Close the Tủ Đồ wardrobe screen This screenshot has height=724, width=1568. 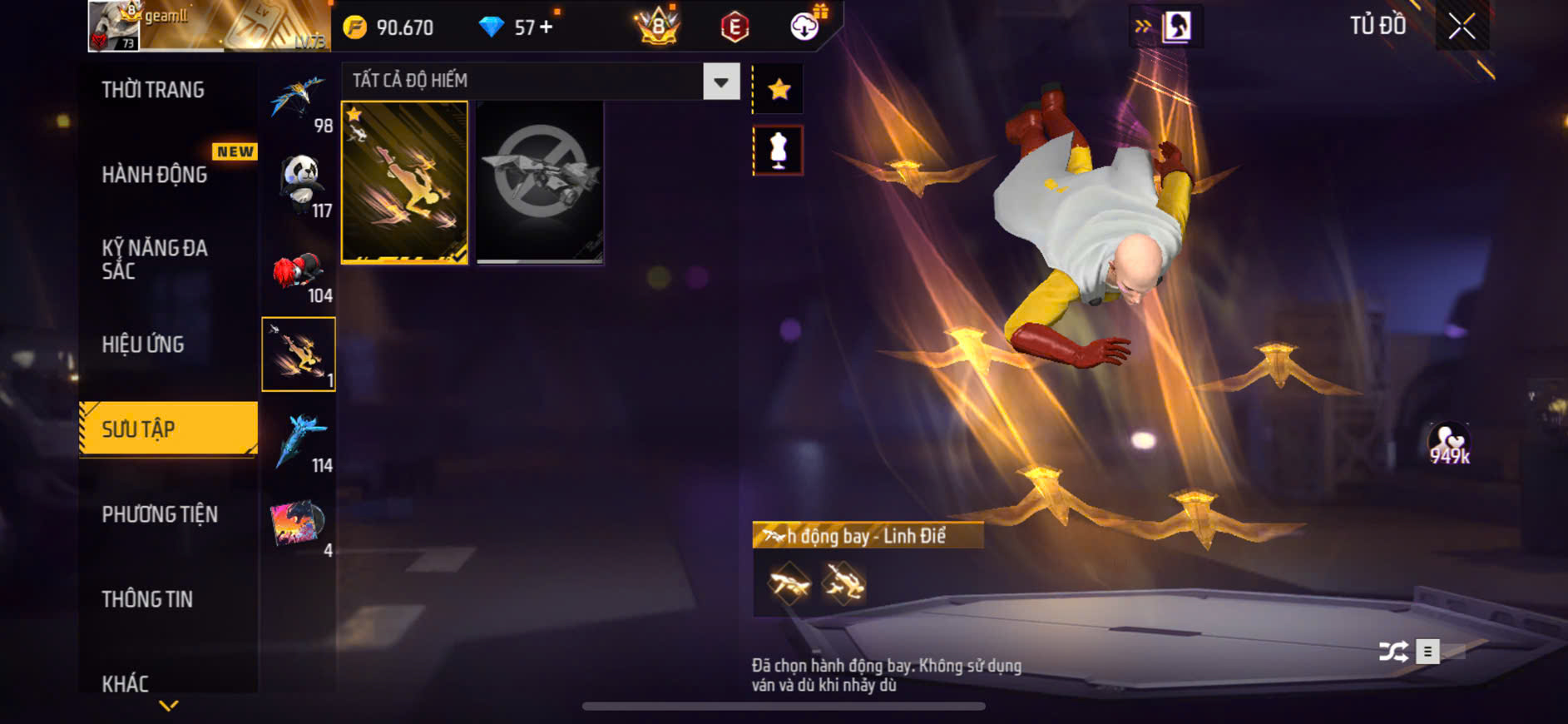1462,27
